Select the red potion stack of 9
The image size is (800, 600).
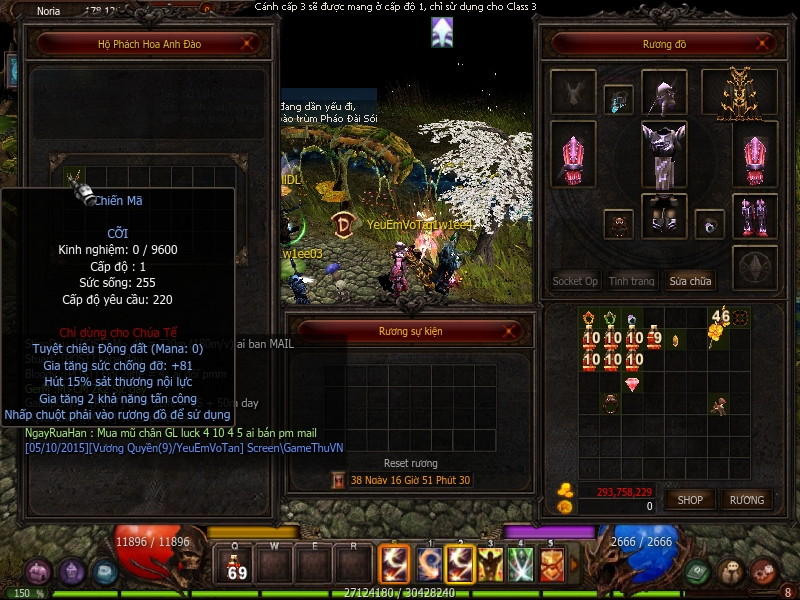[x=654, y=338]
